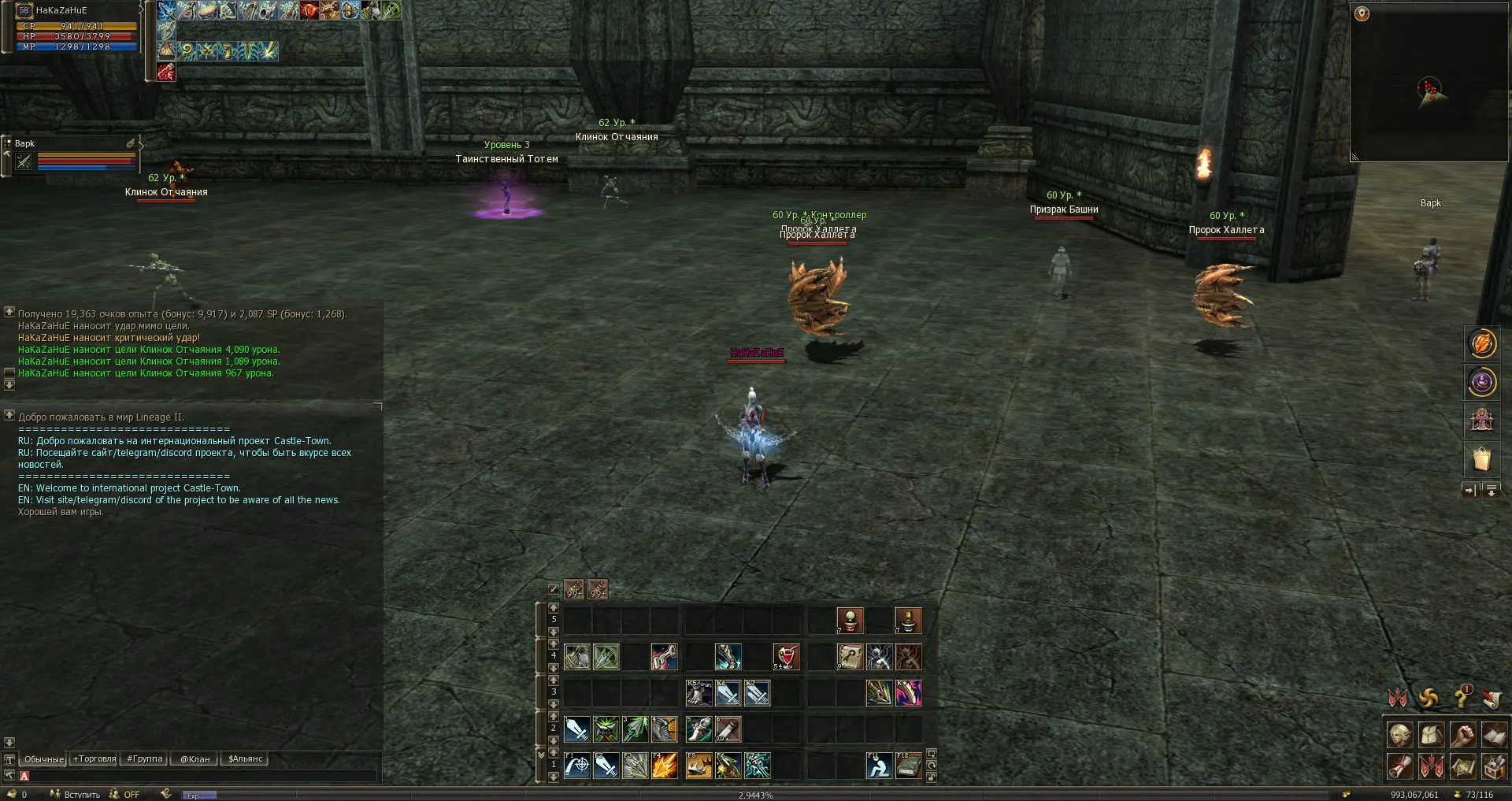1512x801 pixels.
Task: Use the scroll item with 9 count
Action: tap(850, 657)
